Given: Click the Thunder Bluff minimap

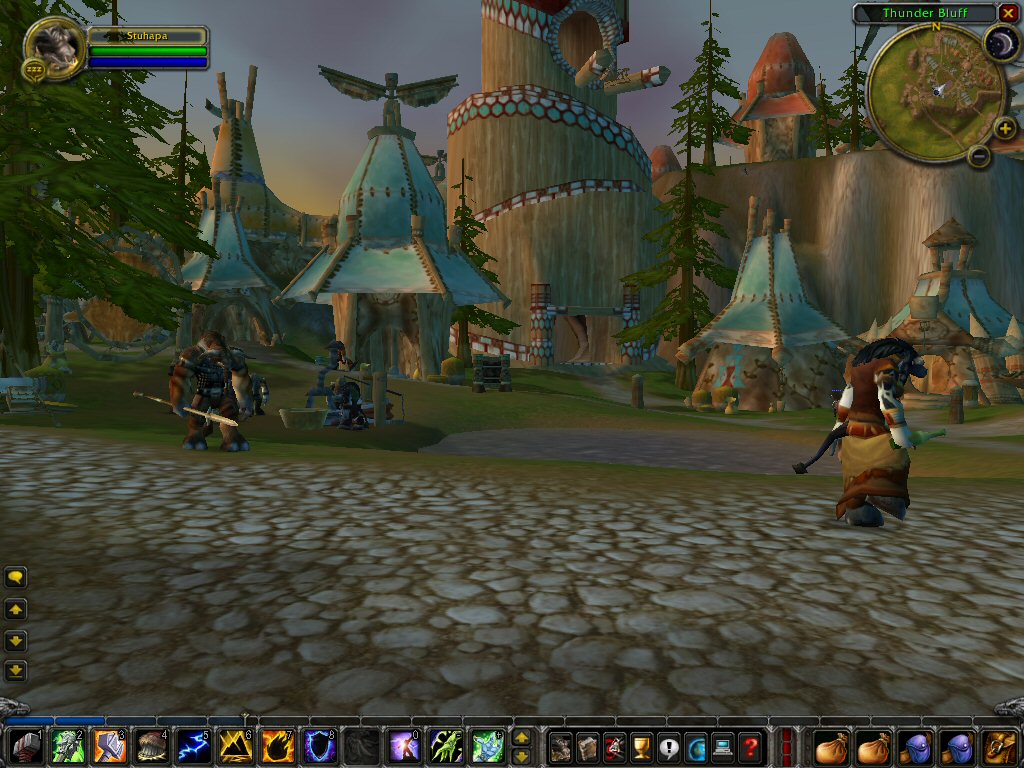Looking at the screenshot, I should [x=924, y=92].
